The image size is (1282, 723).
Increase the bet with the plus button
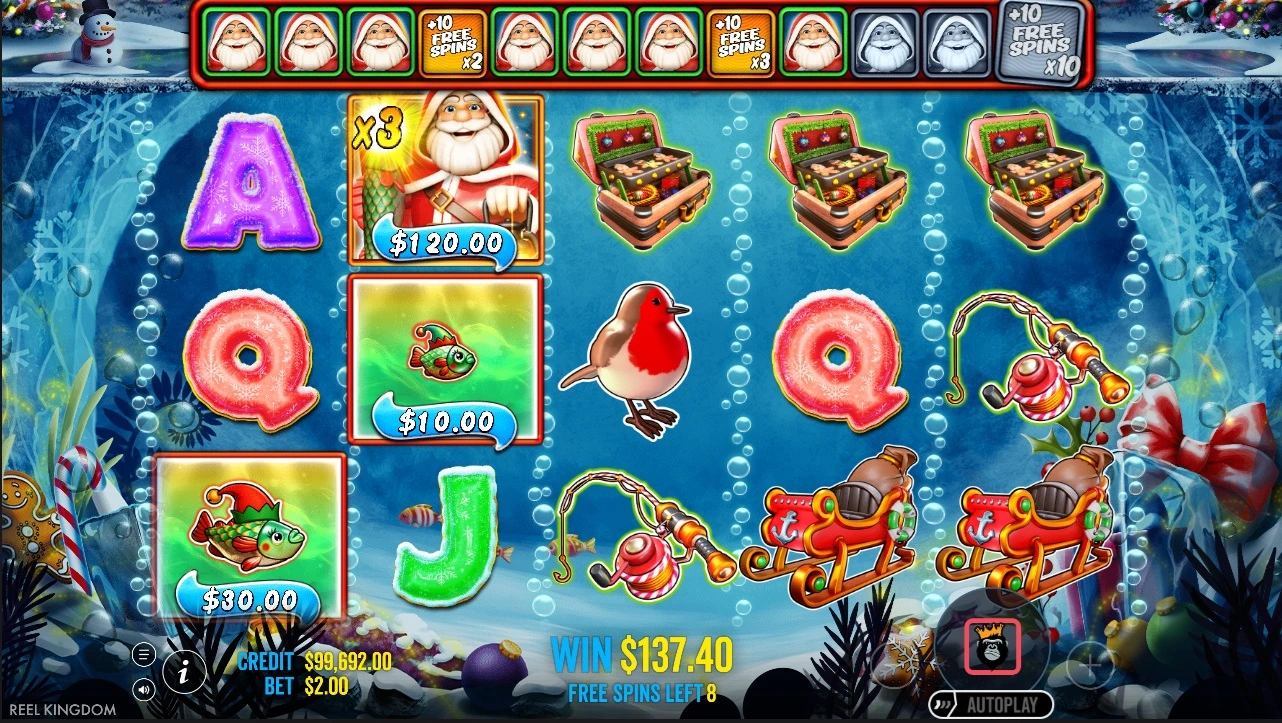(1090, 662)
